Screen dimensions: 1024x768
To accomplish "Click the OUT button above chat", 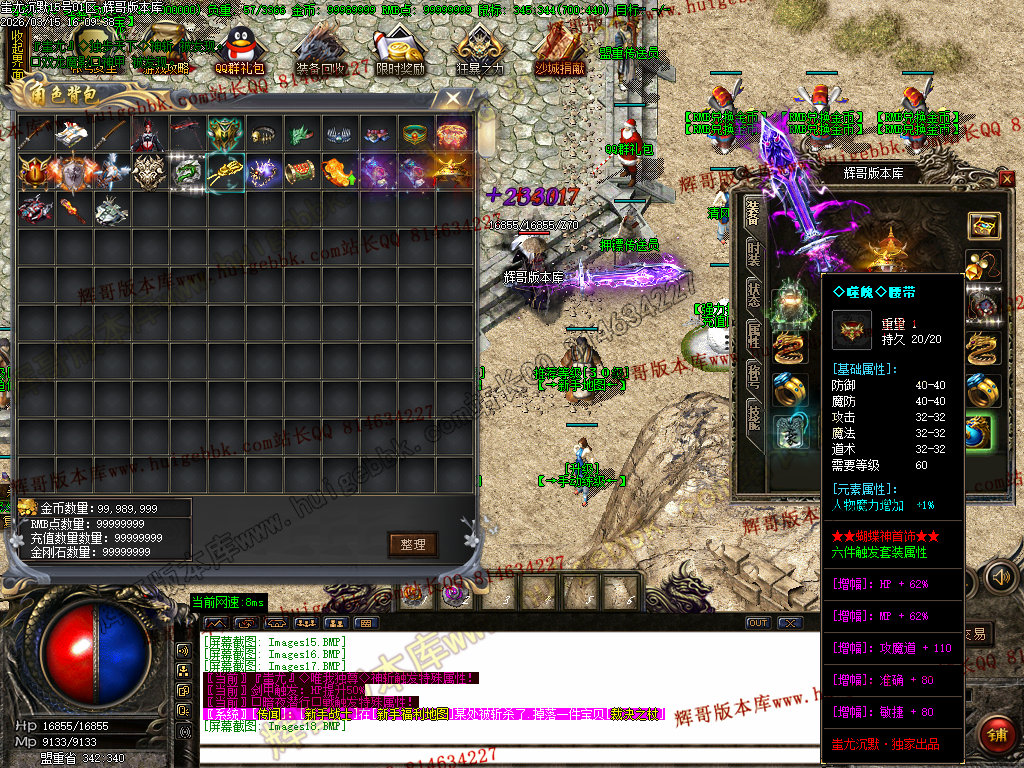I will [758, 623].
